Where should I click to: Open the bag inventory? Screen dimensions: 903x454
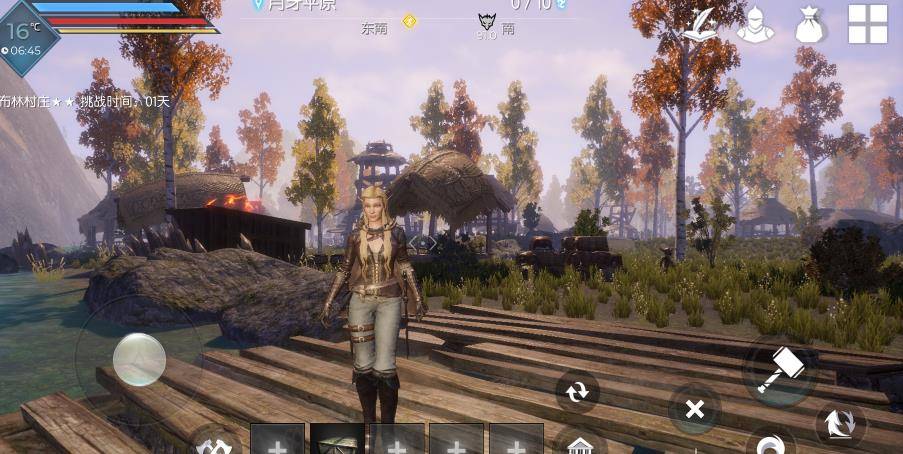pos(811,25)
